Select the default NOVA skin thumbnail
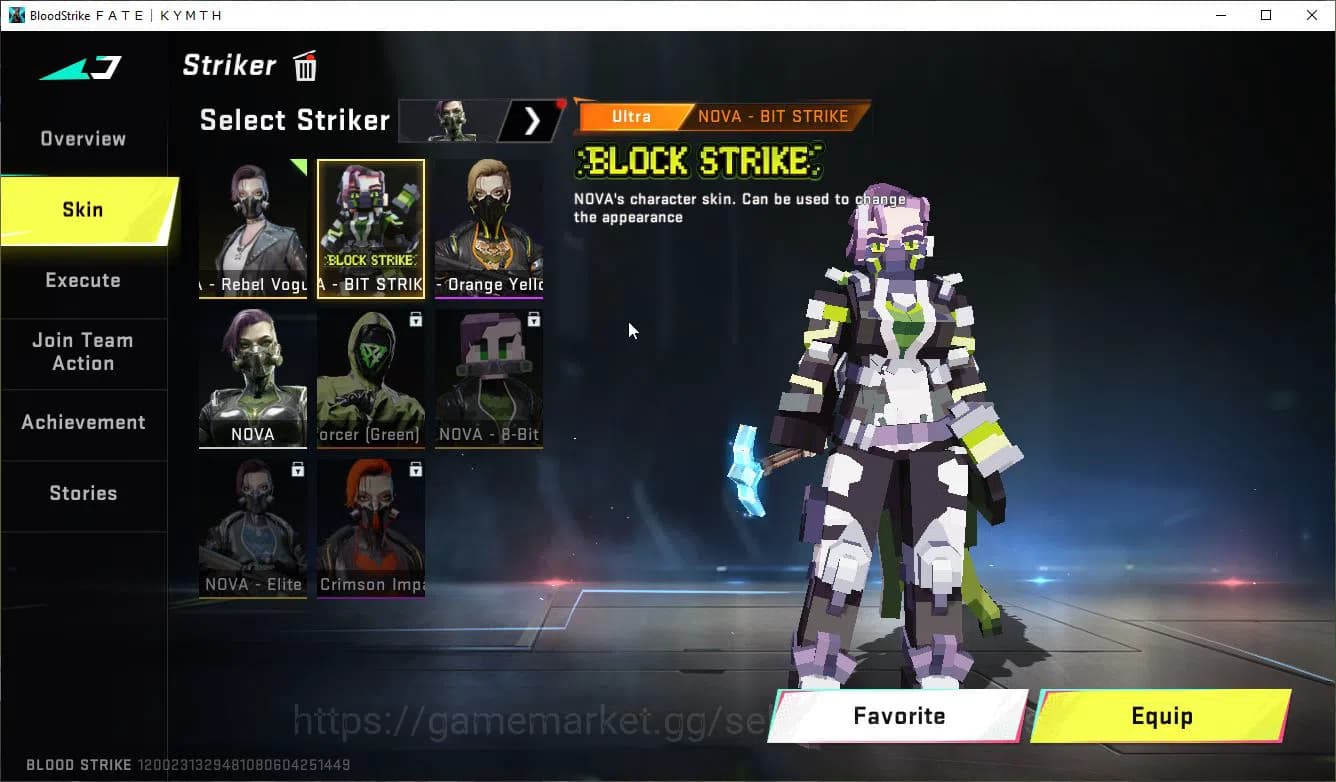This screenshot has height=782, width=1336. coord(252,378)
